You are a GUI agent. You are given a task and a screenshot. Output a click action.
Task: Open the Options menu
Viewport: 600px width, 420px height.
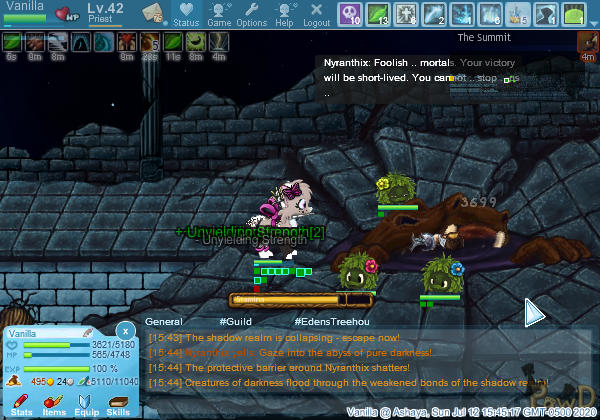(251, 14)
